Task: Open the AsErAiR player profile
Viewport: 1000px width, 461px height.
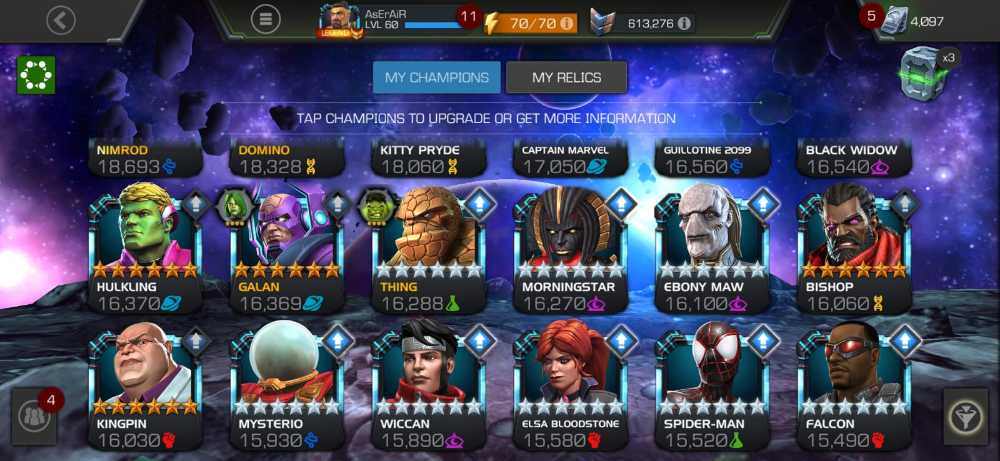Action: click(x=390, y=19)
